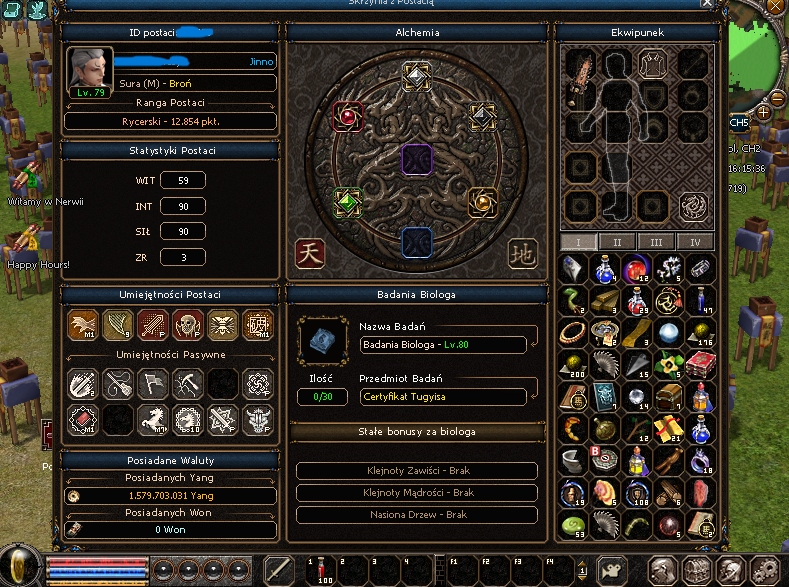Select the skull character skill icon

pyautogui.click(x=185, y=323)
